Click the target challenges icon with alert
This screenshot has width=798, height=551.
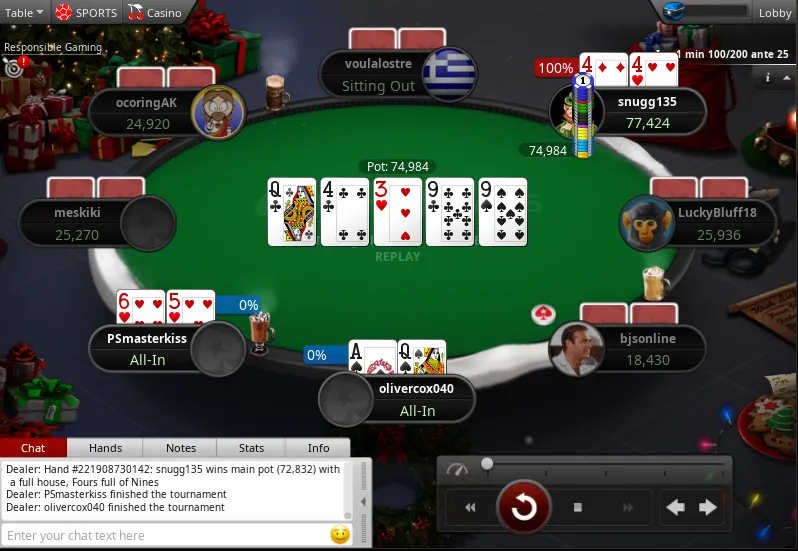(x=14, y=68)
